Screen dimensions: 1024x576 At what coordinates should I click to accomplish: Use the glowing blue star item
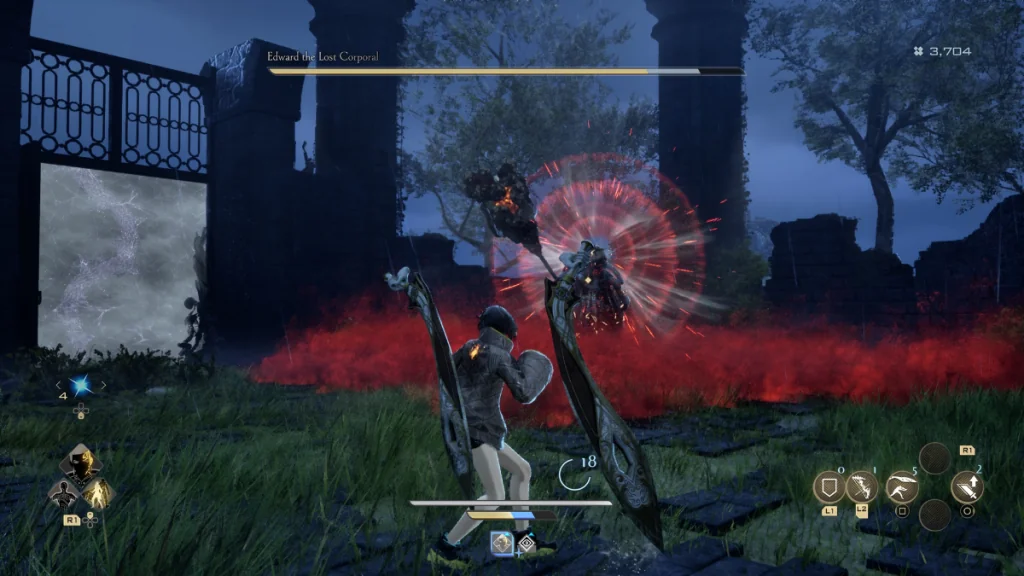(81, 385)
